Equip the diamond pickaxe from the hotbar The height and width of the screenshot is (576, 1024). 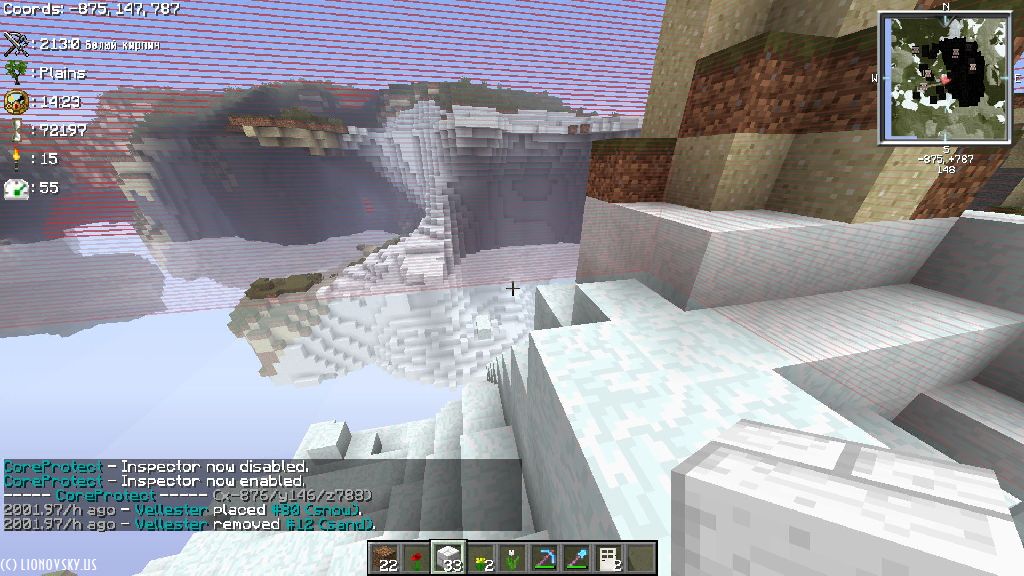click(x=545, y=557)
